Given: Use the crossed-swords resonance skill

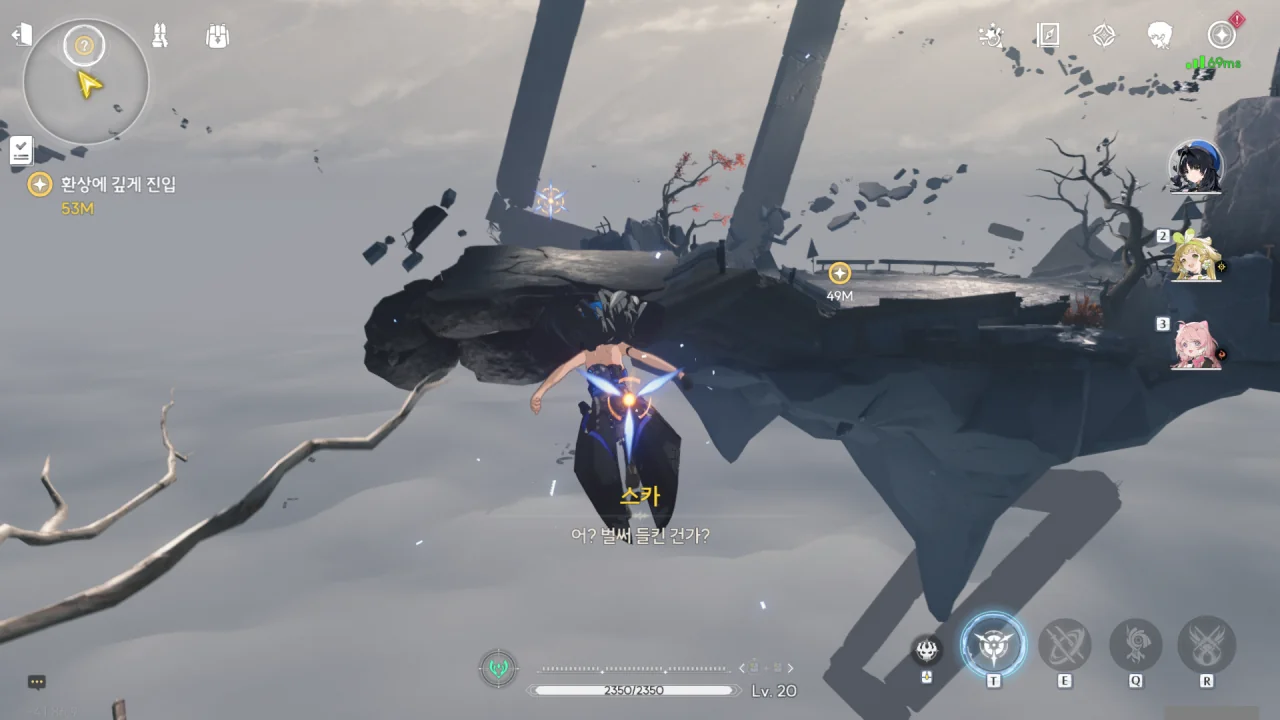Looking at the screenshot, I should pos(1064,645).
